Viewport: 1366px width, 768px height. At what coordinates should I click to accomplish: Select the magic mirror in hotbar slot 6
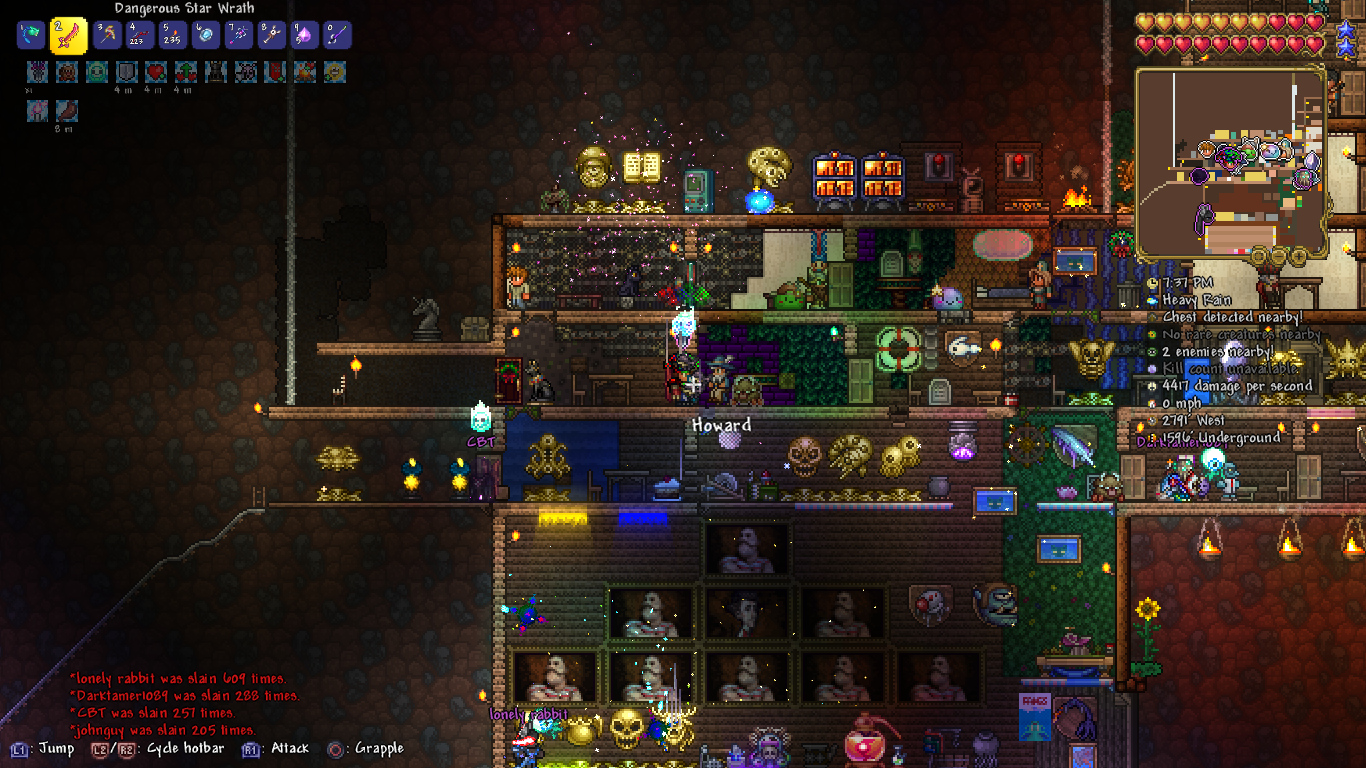205,36
